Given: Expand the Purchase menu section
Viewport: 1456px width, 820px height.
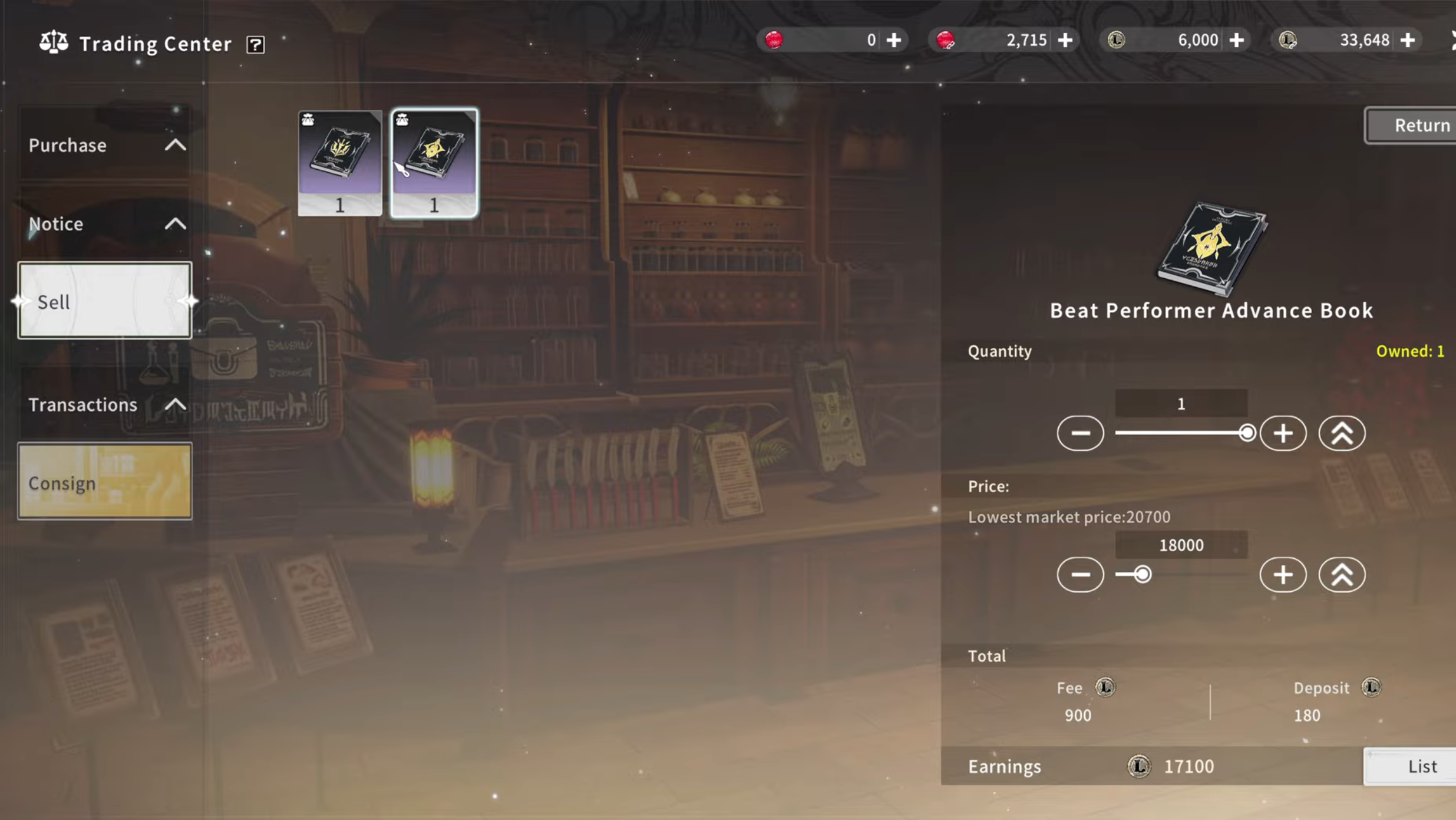Looking at the screenshot, I should pyautogui.click(x=106, y=145).
